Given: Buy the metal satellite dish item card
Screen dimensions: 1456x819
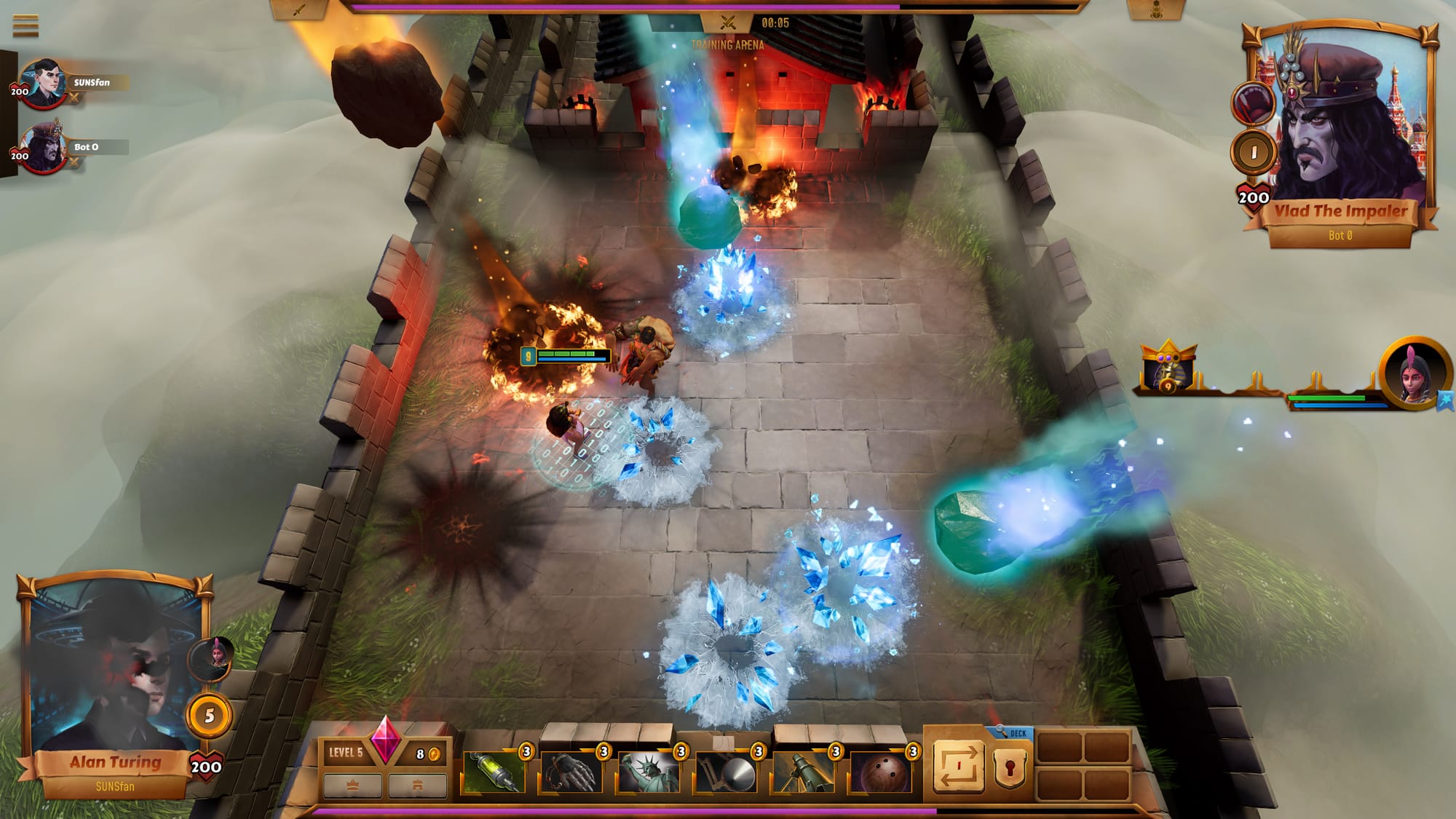Looking at the screenshot, I should 726,772.
